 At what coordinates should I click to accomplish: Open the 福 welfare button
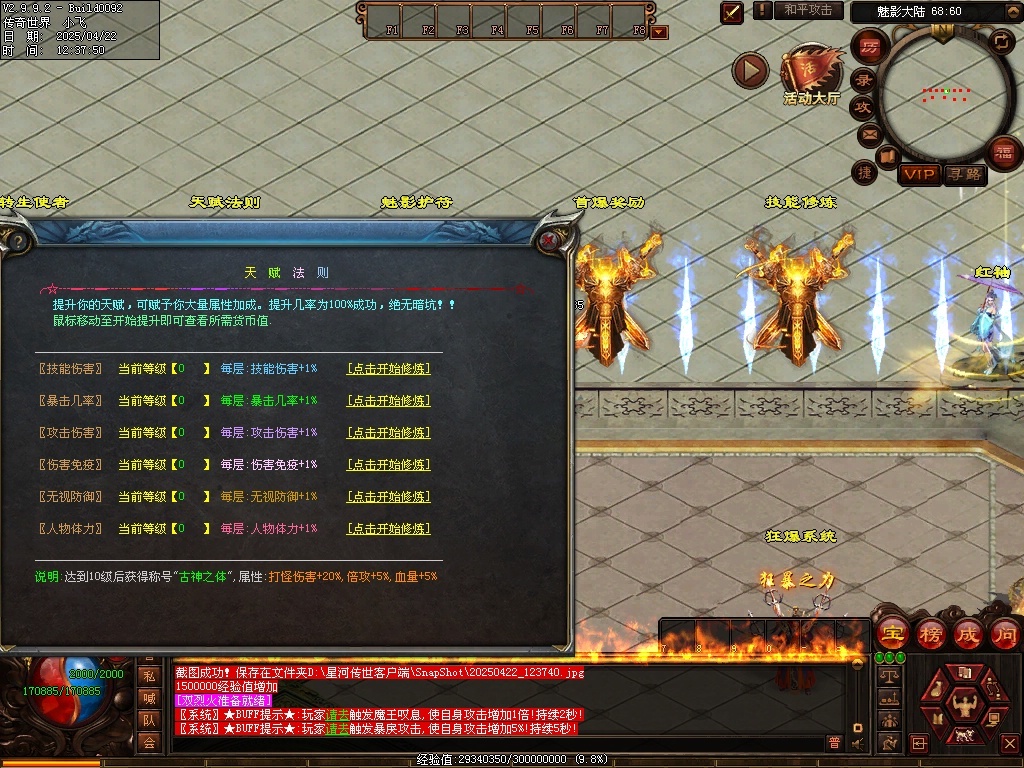(1002, 153)
